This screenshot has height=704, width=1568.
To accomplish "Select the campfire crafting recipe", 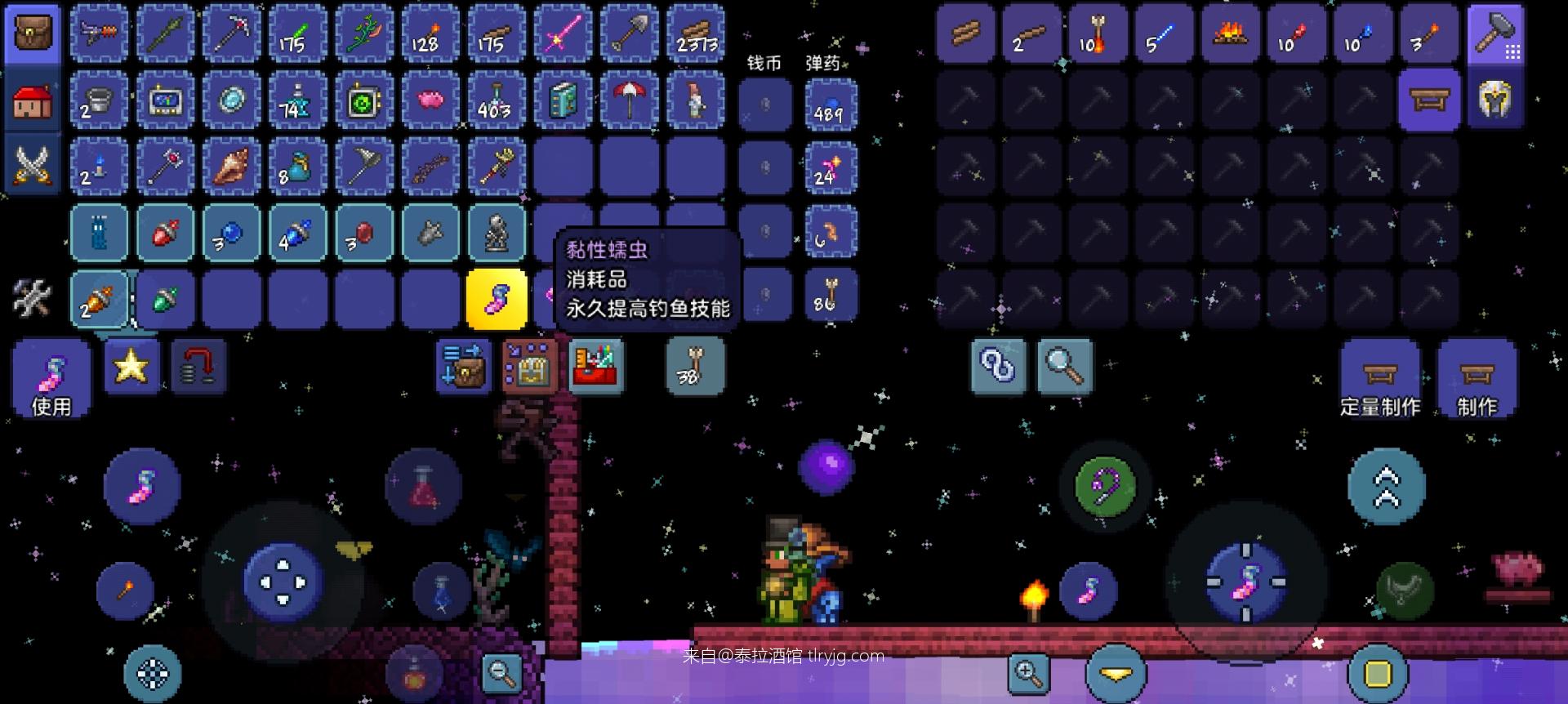I will coord(1230,34).
